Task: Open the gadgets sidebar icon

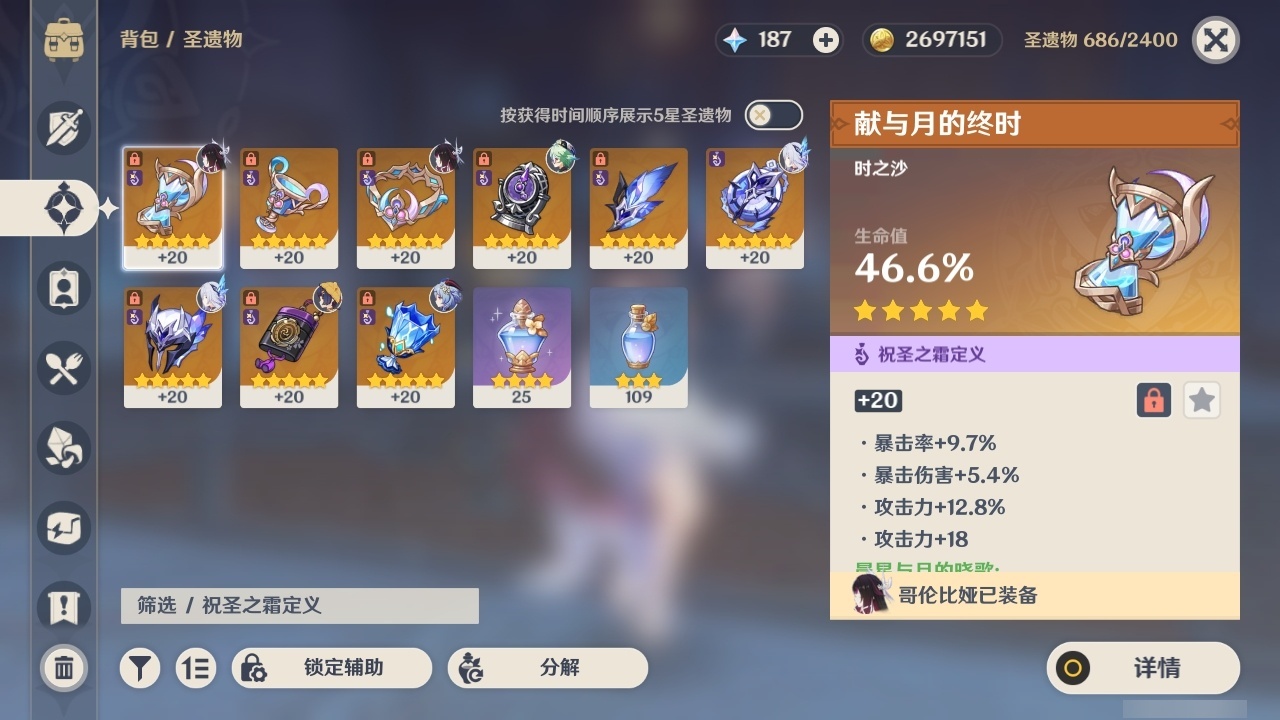Action: (62, 528)
